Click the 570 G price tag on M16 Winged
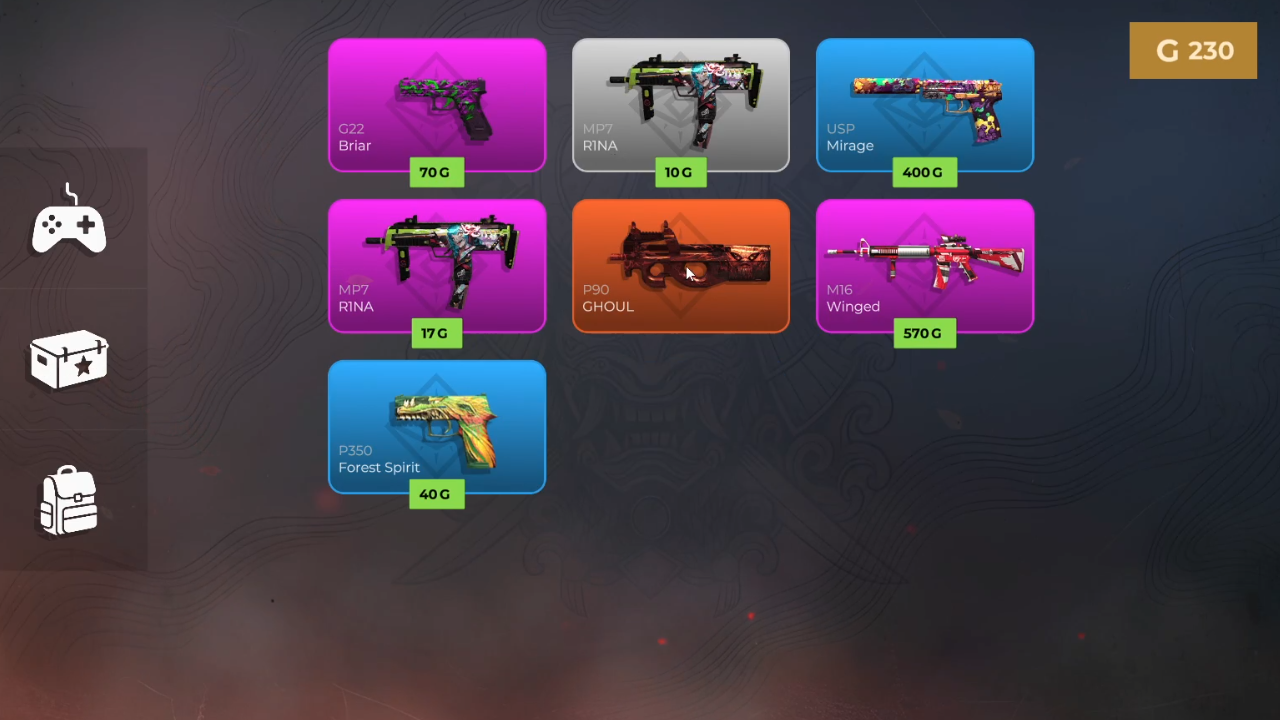Viewport: 1280px width, 720px height. click(924, 333)
